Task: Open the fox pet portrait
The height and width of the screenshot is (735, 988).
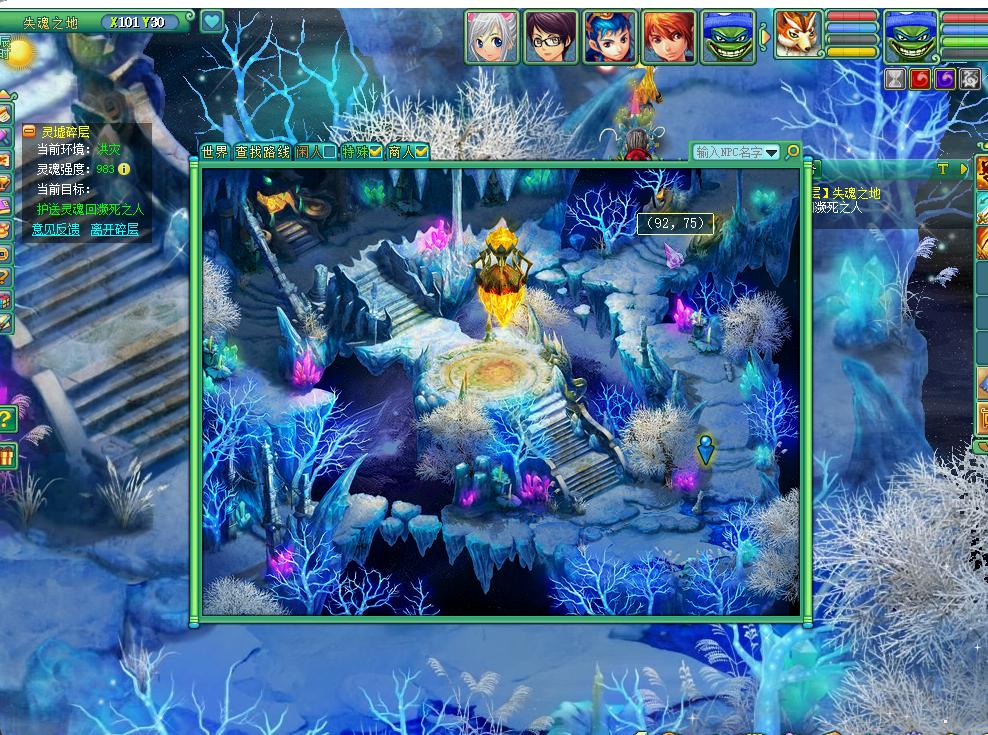Action: pos(798,35)
